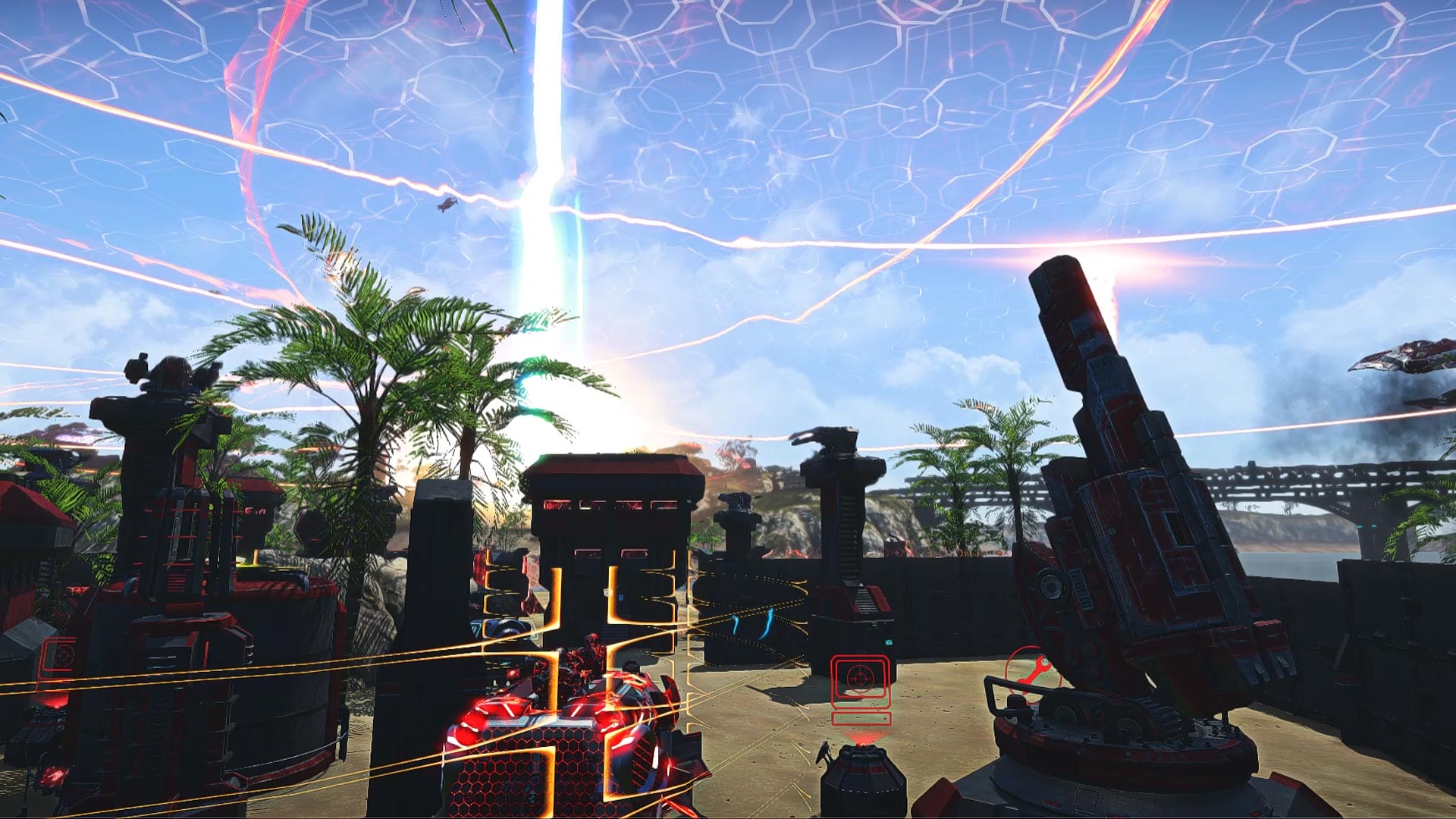The width and height of the screenshot is (1456, 819).
Task: Click the red concentric-circles marker icon
Action: pyautogui.click(x=59, y=655)
